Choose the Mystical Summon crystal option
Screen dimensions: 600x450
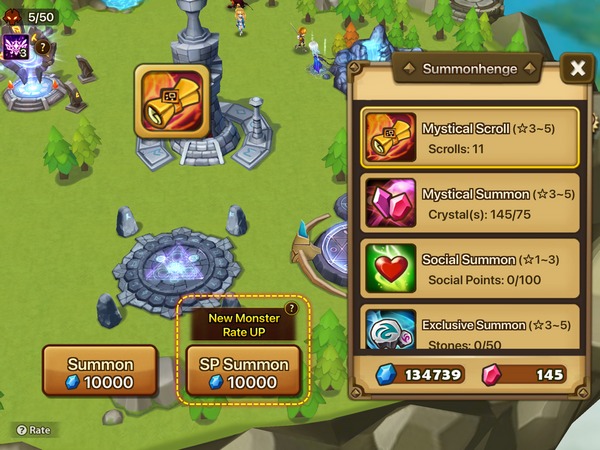point(470,201)
